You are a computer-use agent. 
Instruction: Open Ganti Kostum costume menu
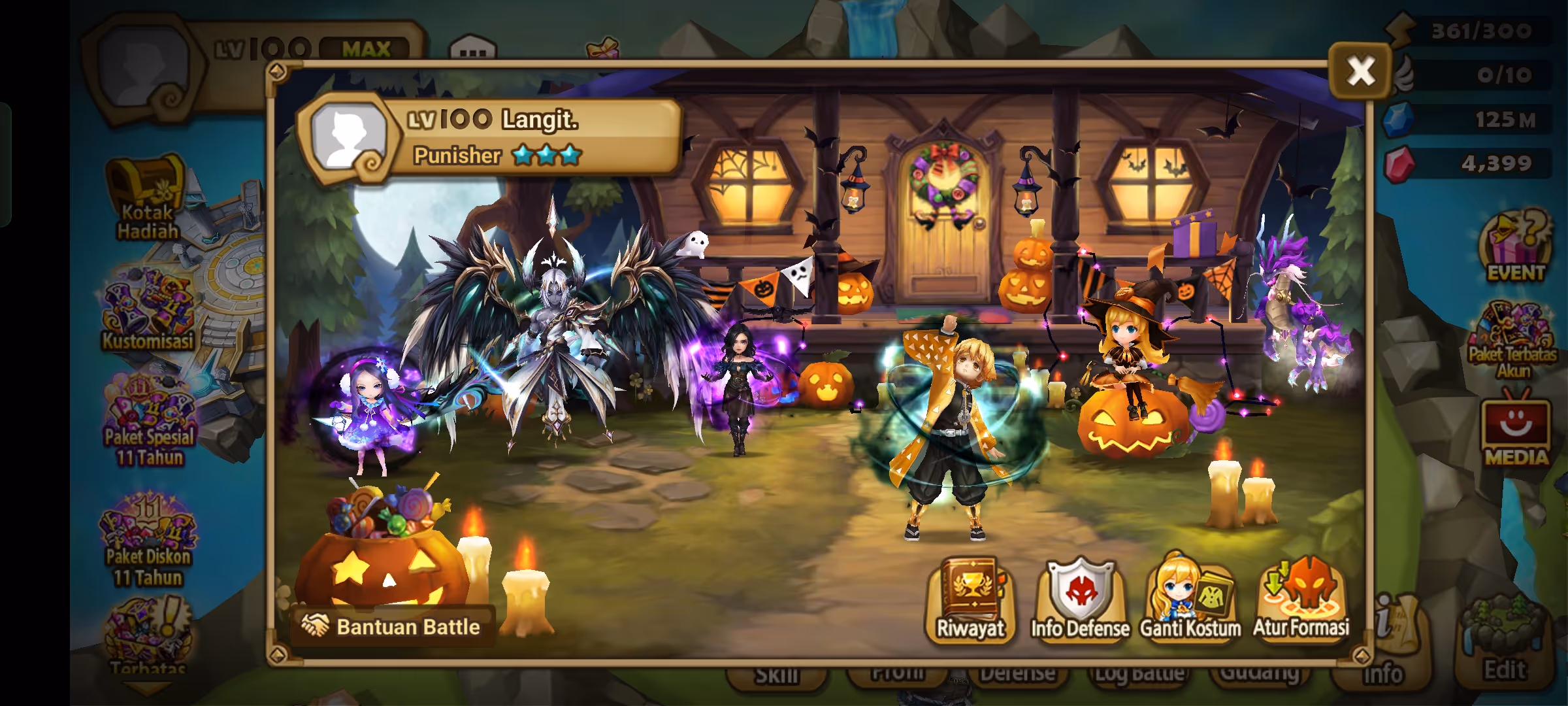(1190, 600)
